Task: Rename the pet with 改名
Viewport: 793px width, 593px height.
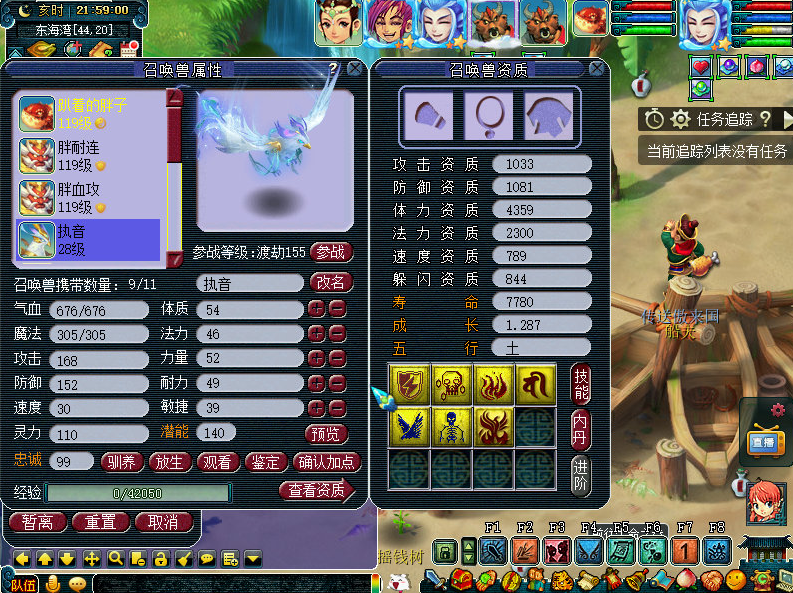Action: tap(332, 283)
